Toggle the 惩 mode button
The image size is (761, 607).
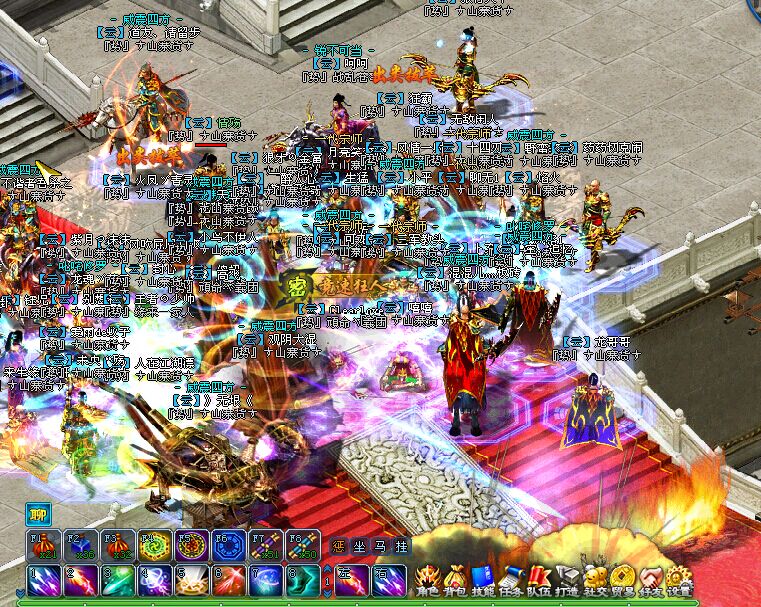click(338, 546)
